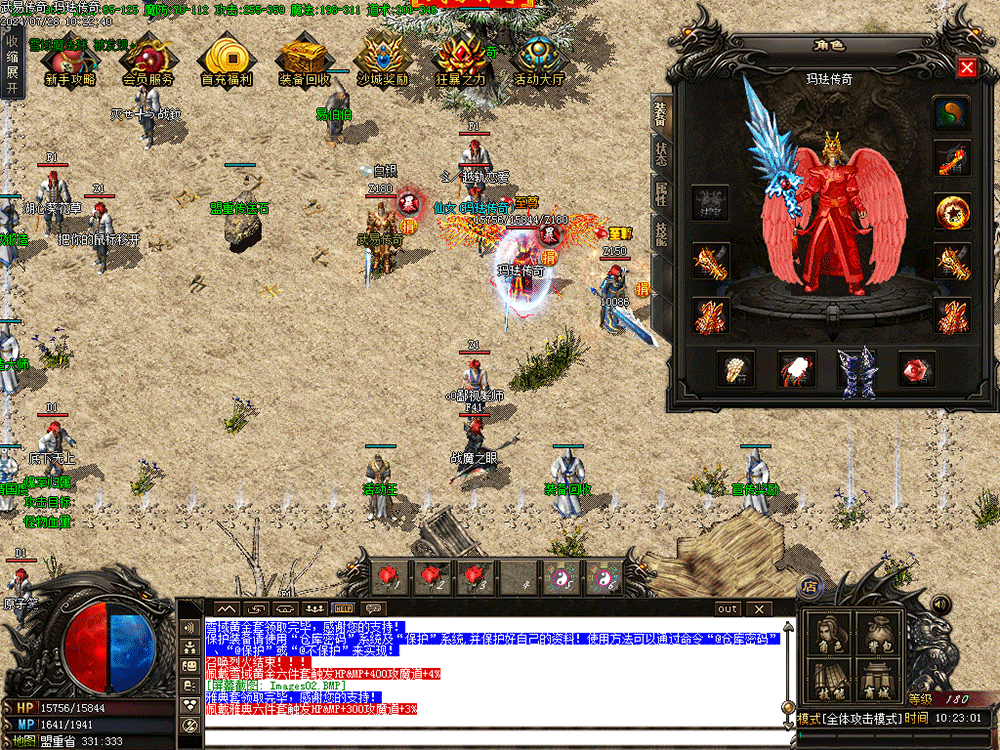Click the chat box 'out' button
Image resolution: width=1000 pixels, height=750 pixels.
coord(727,608)
